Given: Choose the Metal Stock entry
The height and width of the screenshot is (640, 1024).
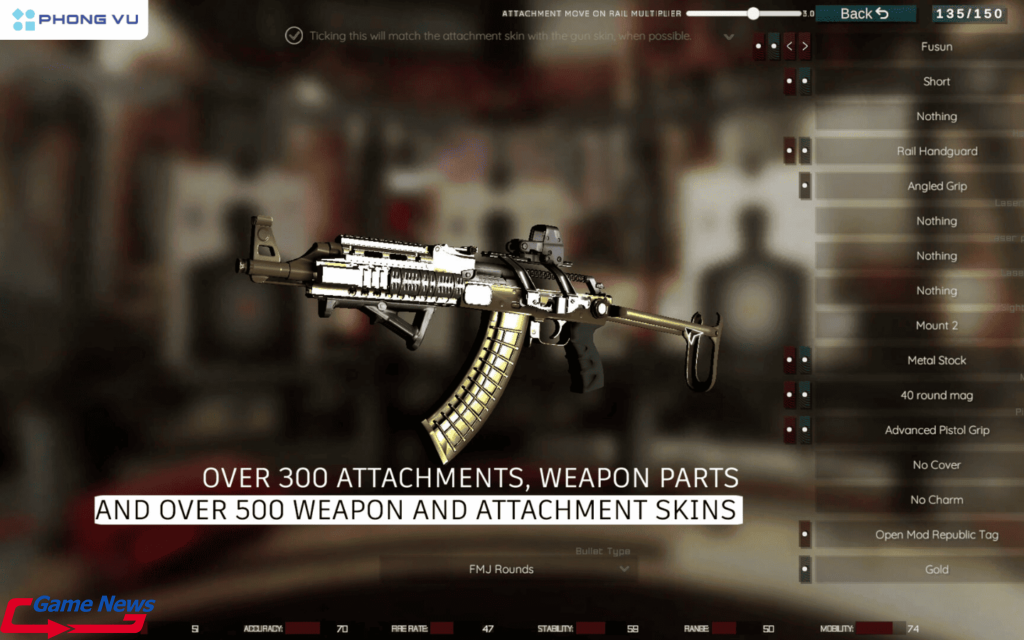Looking at the screenshot, I should (936, 360).
